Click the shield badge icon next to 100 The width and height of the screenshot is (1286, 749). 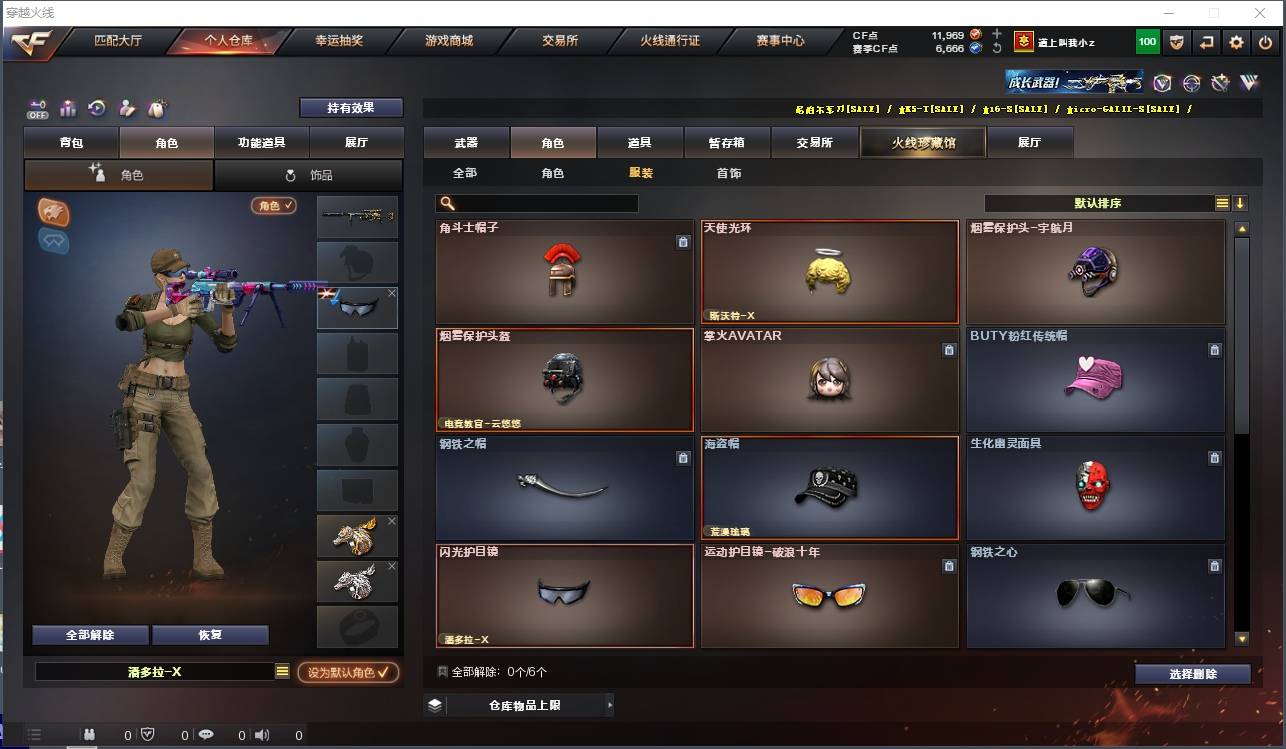click(x=1177, y=42)
